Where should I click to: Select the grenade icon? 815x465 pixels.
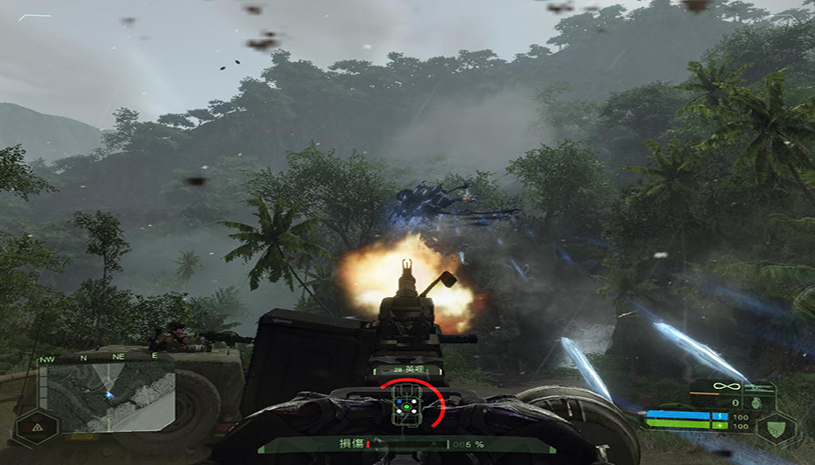coord(757,402)
